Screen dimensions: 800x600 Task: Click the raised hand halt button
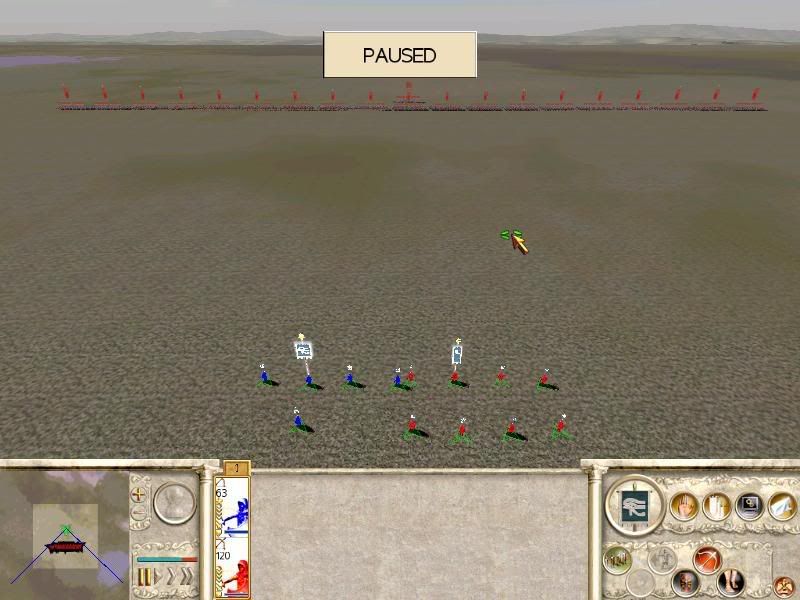pos(684,506)
